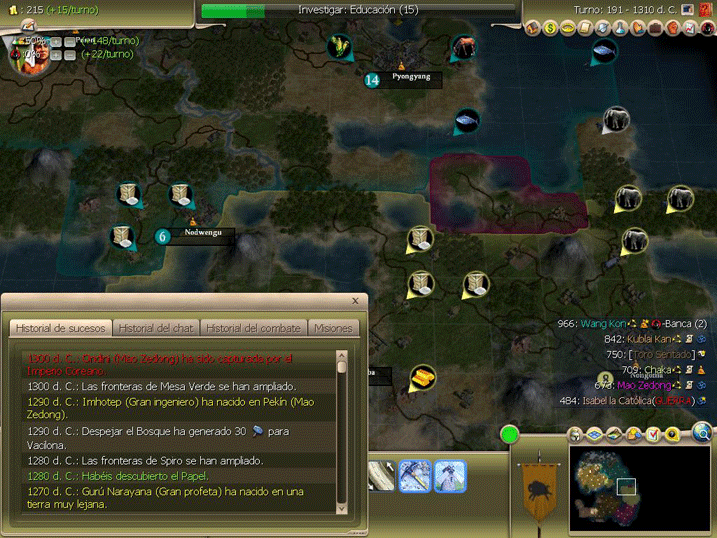Choose the windmill build action
The height and width of the screenshot is (538, 717).
[x=449, y=474]
